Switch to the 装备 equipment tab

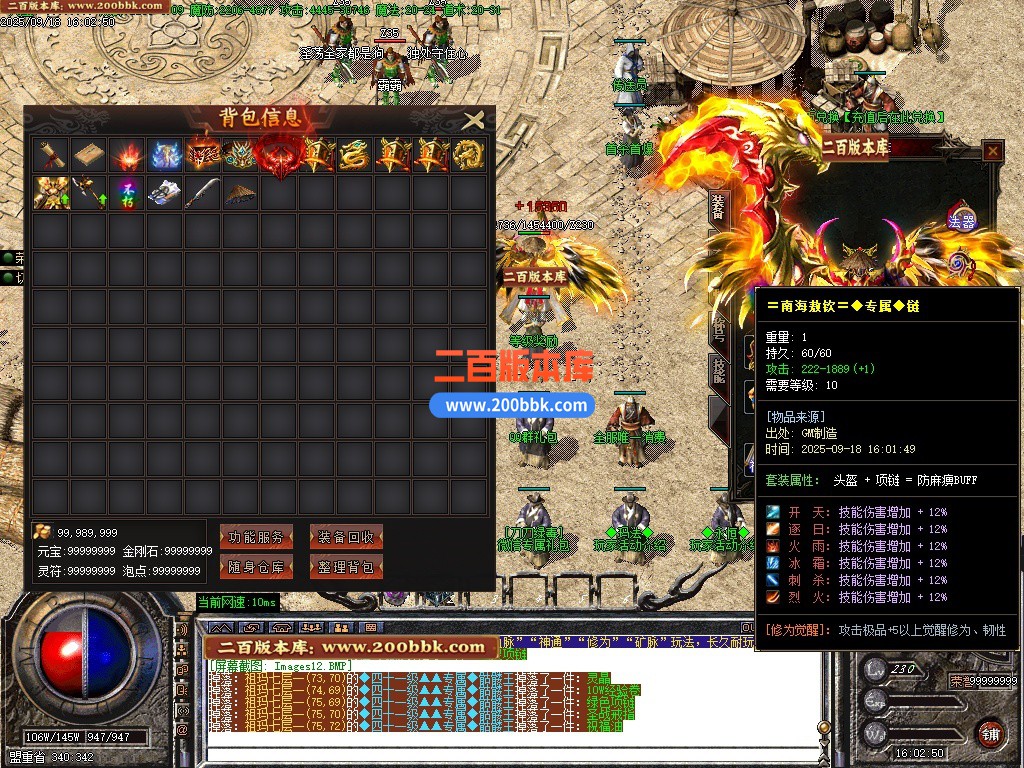[x=719, y=207]
